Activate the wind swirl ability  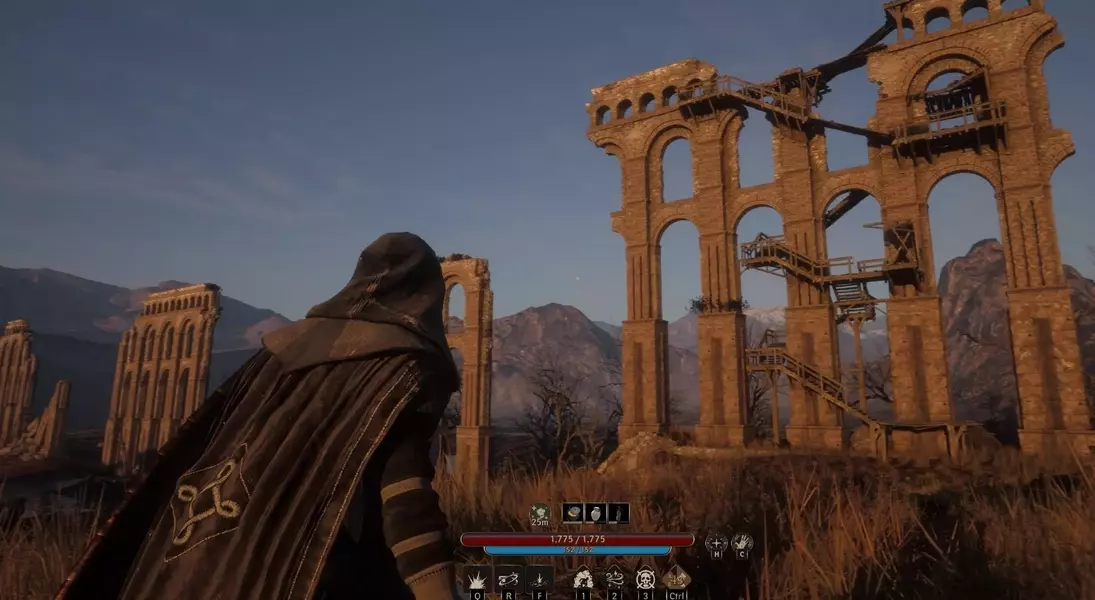point(614,578)
